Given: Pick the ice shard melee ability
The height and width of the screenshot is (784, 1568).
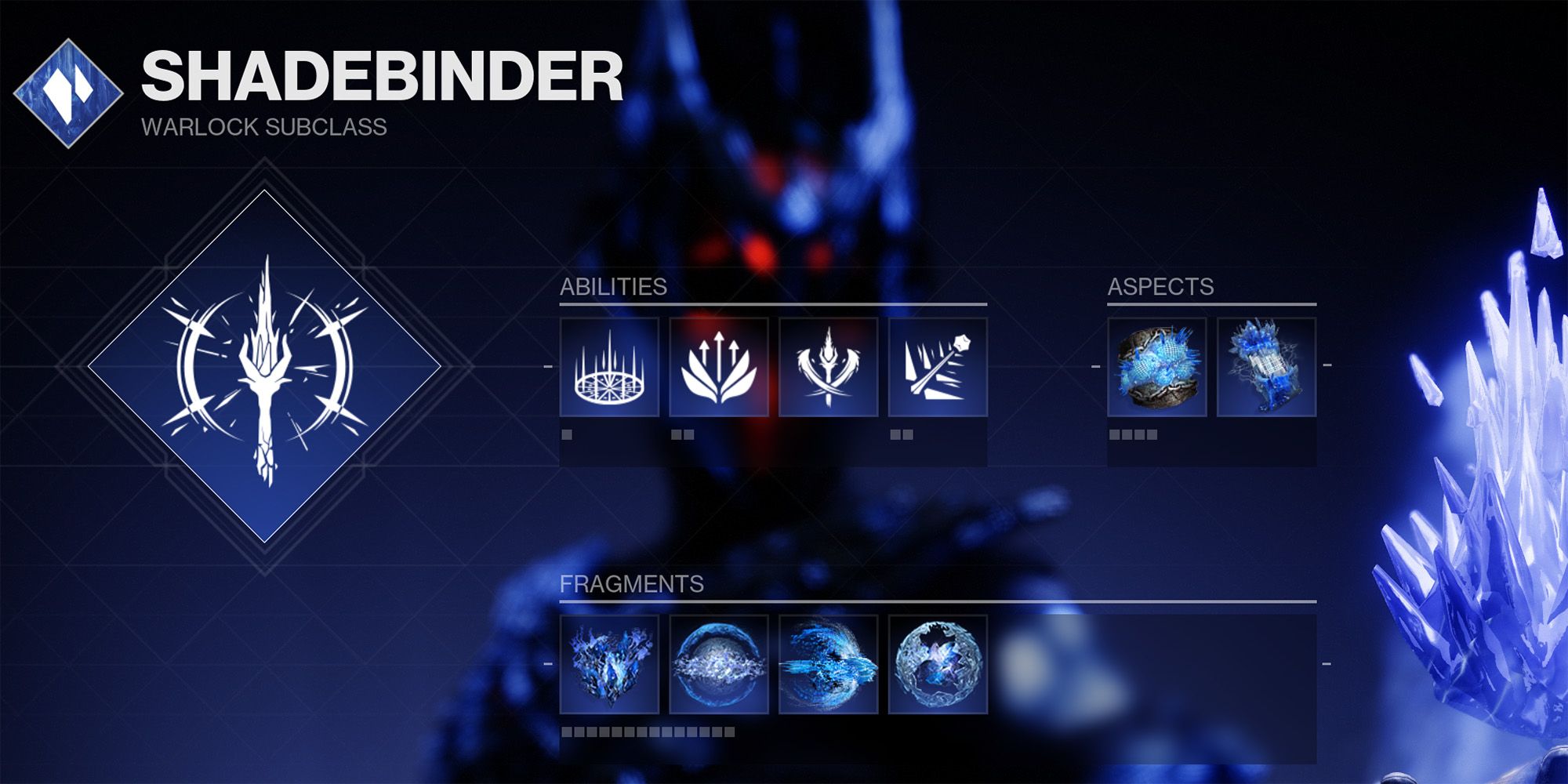Looking at the screenshot, I should point(828,367).
